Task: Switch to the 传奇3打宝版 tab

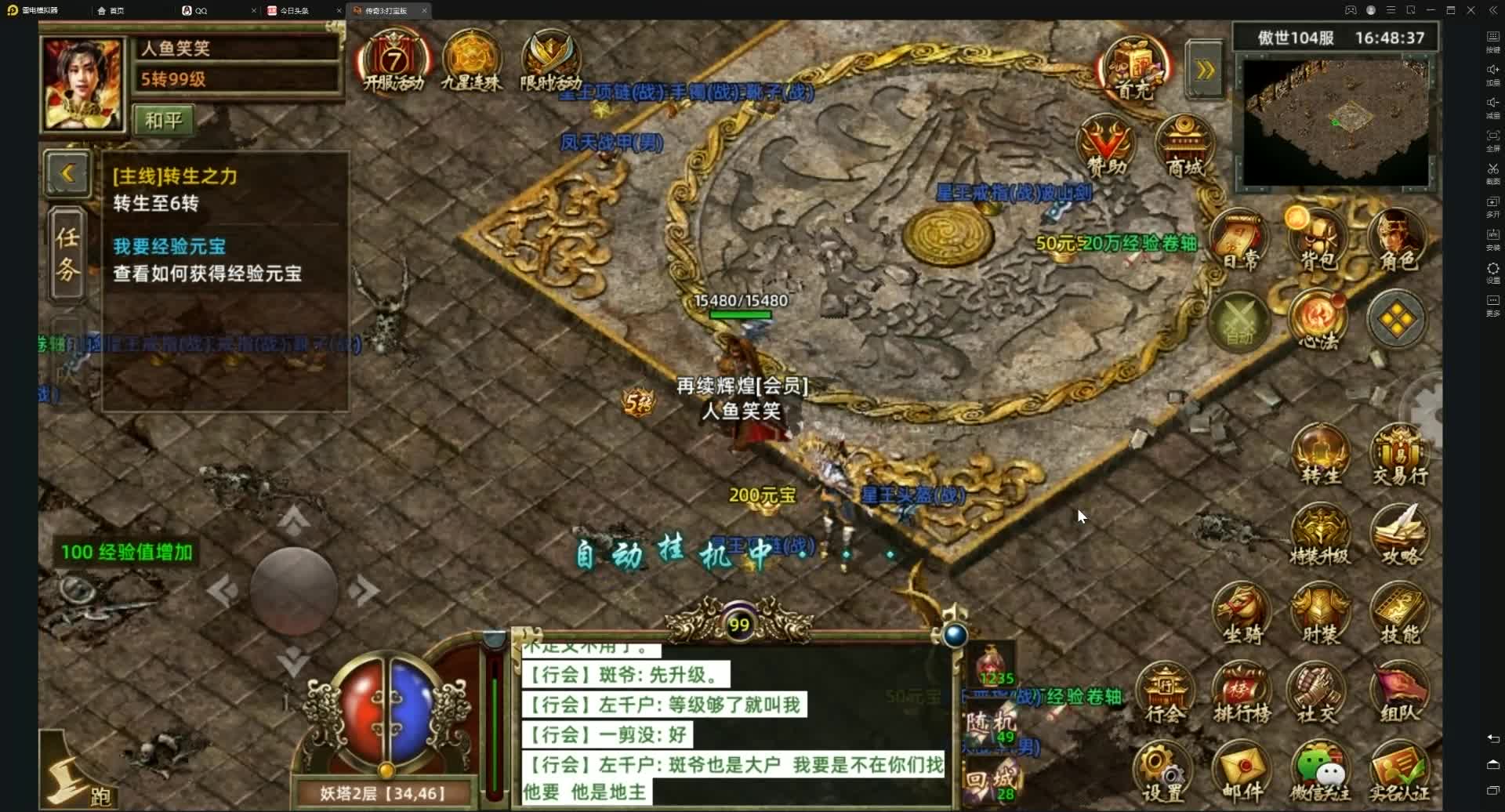Action: [386, 10]
